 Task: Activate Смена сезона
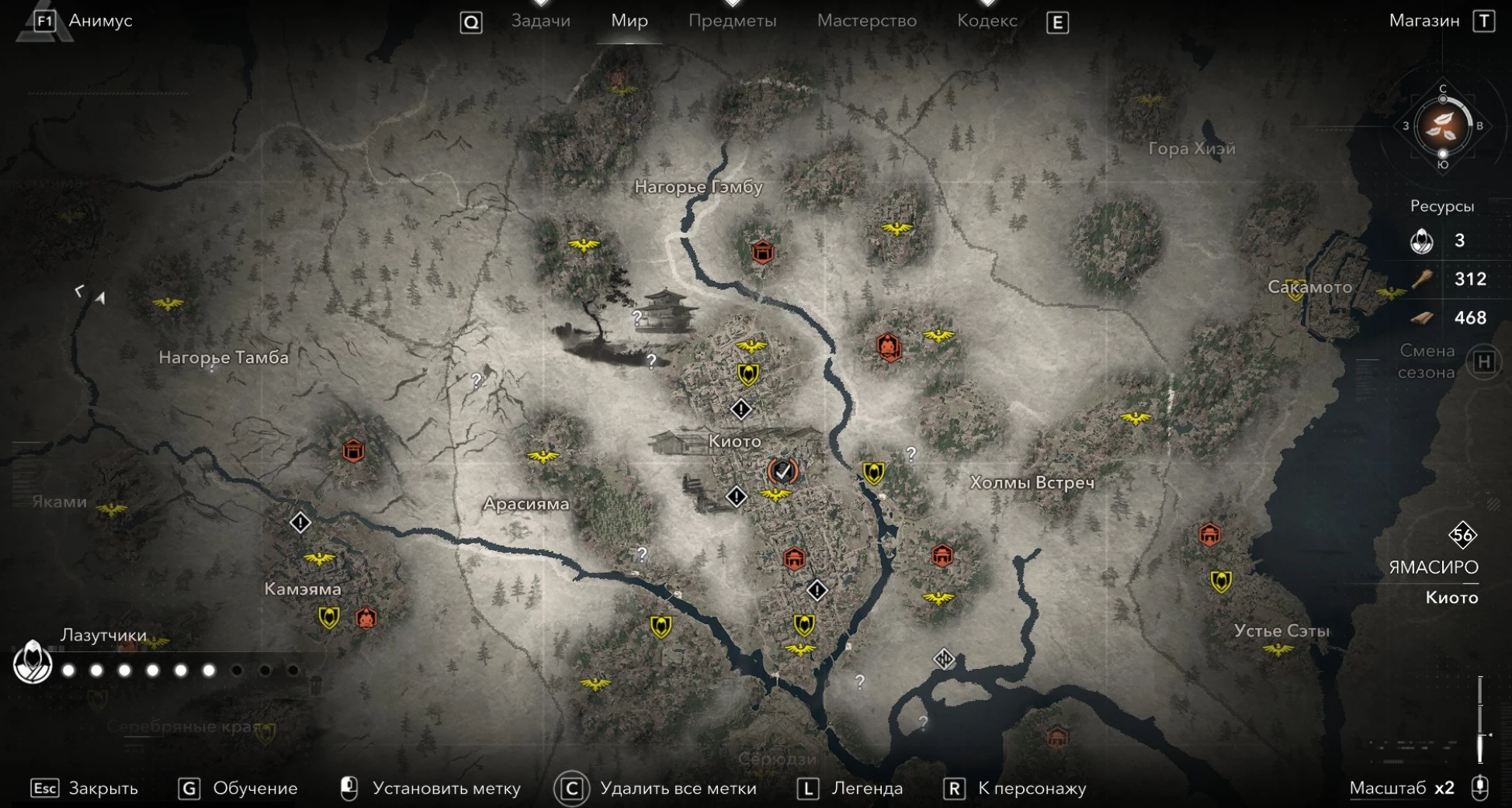tap(1483, 362)
